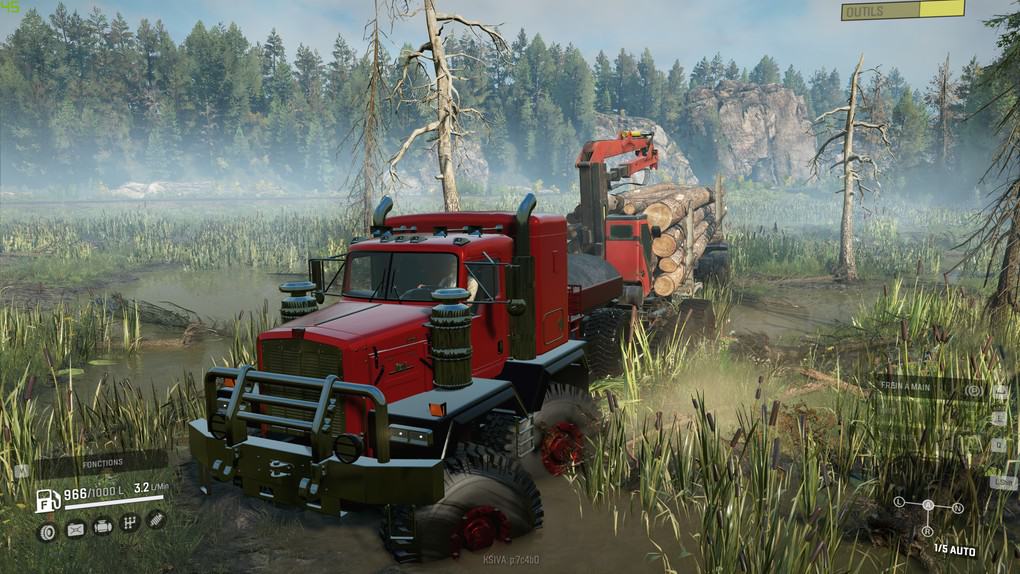Open the OUTILS tools panel
Viewport: 1020px width, 574px height.
click(902, 10)
